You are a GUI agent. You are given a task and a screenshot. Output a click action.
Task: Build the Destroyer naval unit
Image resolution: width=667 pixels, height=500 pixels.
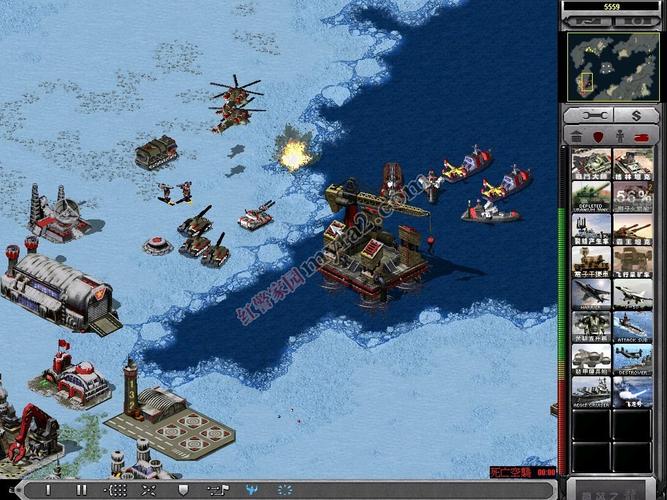633,358
